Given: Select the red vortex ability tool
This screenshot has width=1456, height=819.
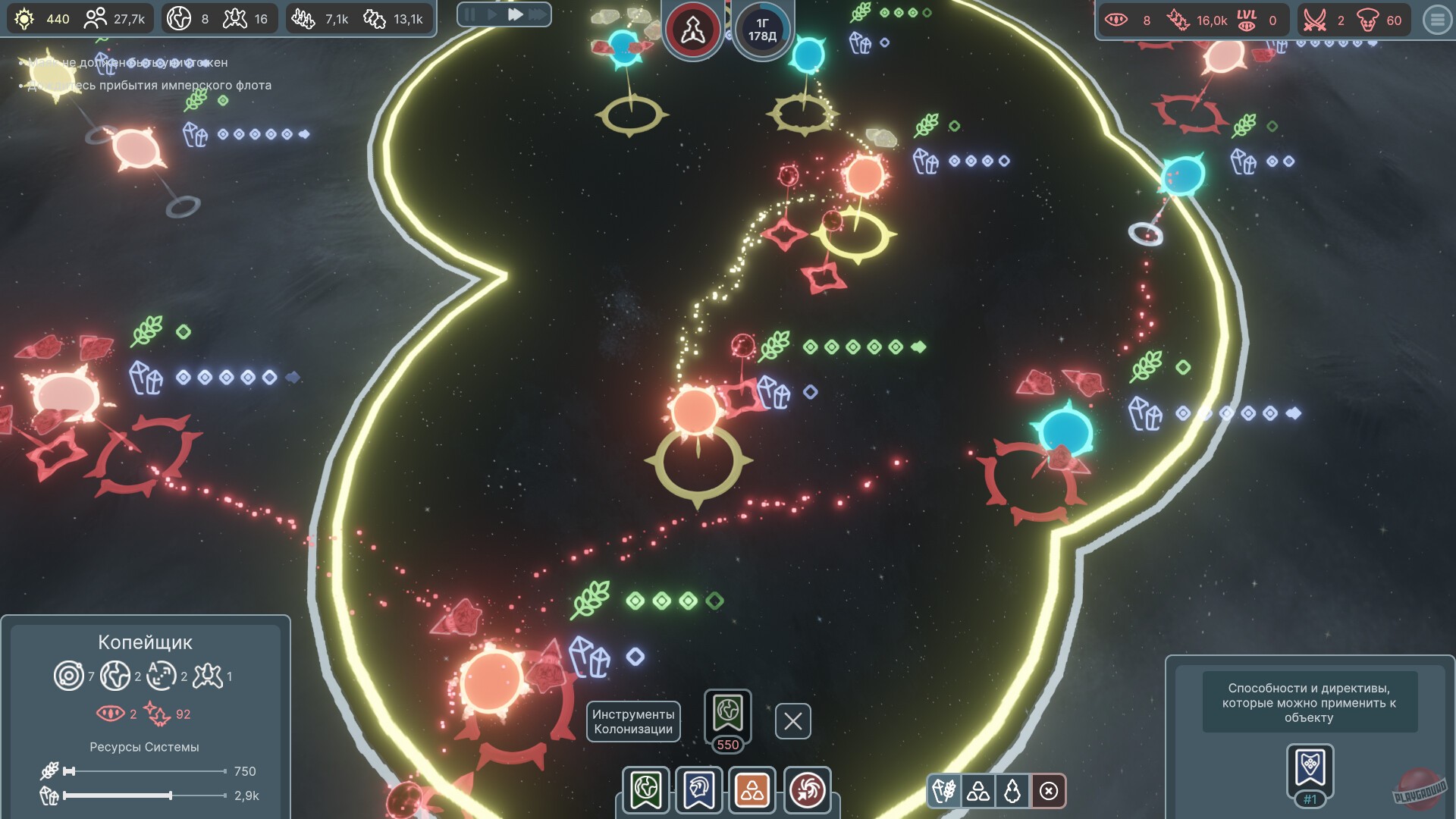Looking at the screenshot, I should point(807,790).
